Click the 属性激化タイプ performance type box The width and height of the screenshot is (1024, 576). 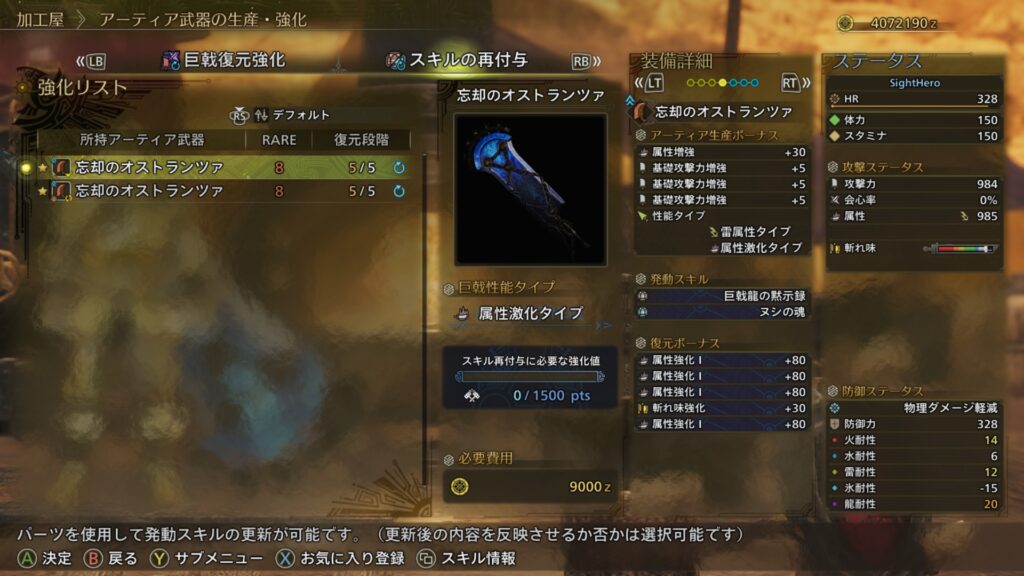530,313
